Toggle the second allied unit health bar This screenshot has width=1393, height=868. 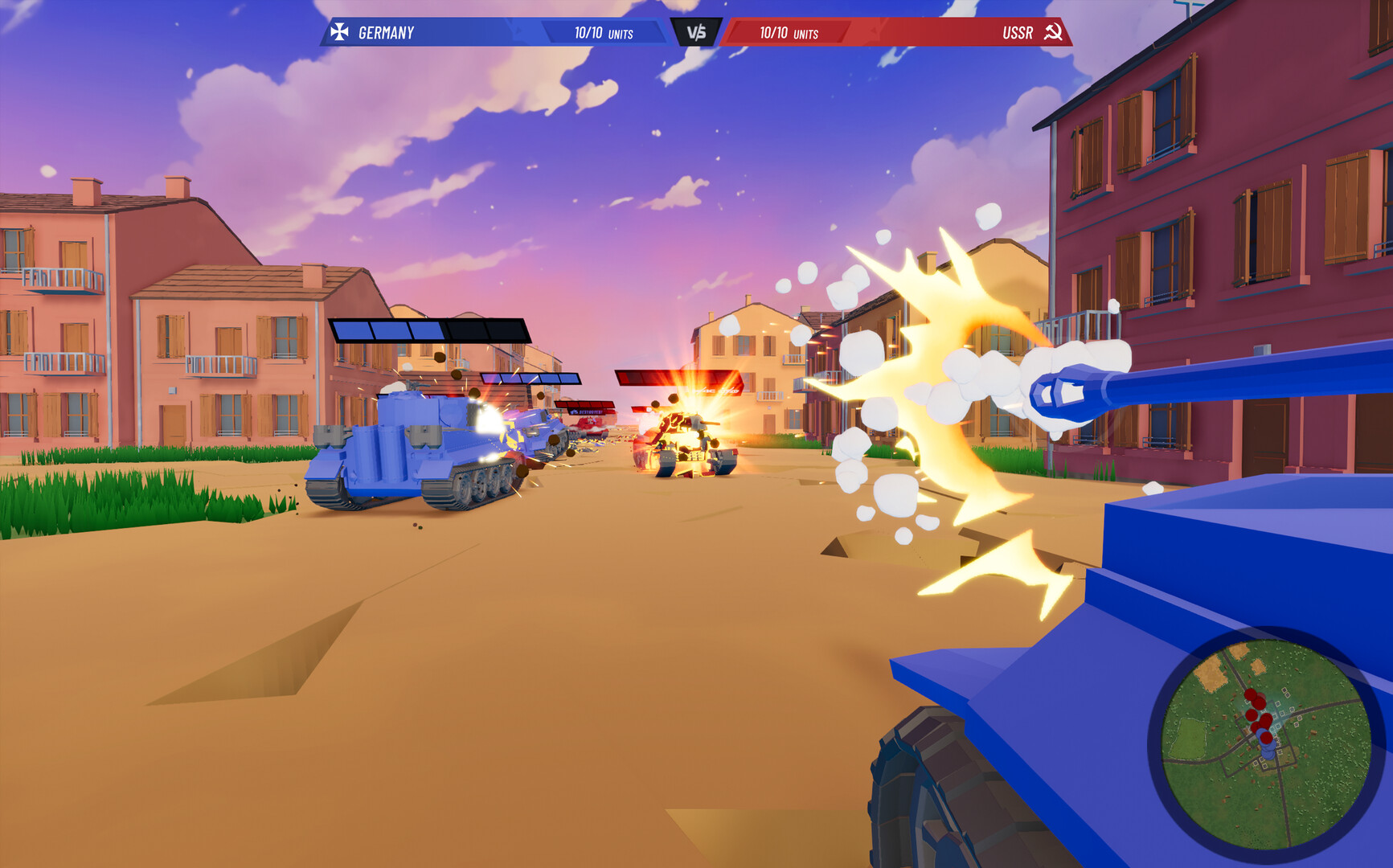(x=528, y=379)
